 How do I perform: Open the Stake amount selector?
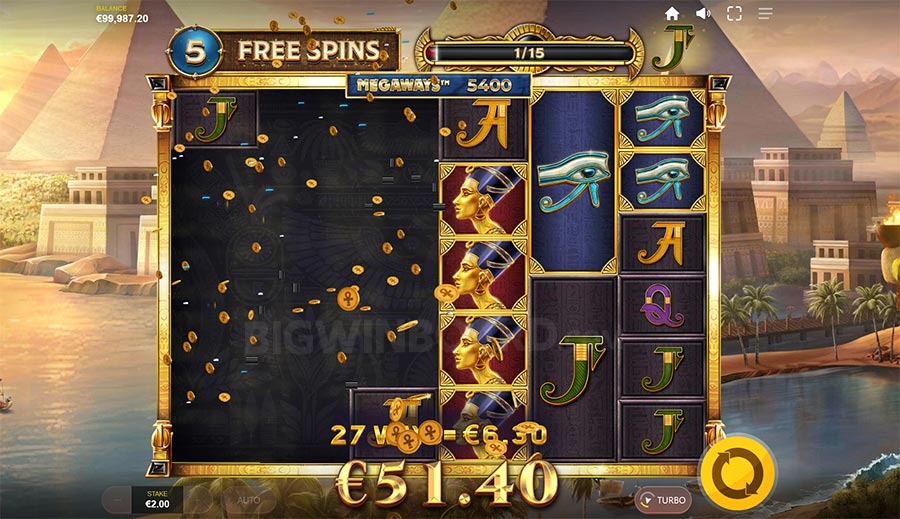click(159, 499)
